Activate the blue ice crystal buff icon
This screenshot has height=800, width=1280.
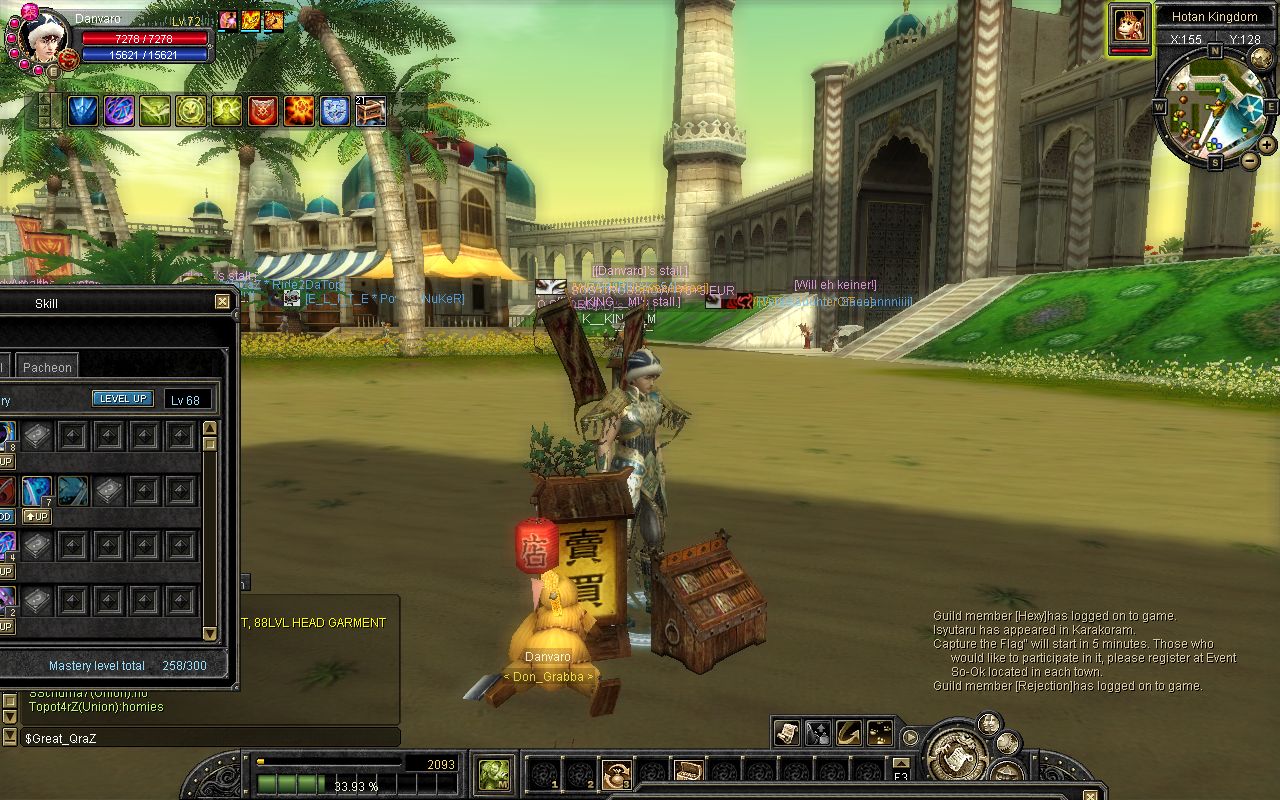pyautogui.click(x=83, y=111)
